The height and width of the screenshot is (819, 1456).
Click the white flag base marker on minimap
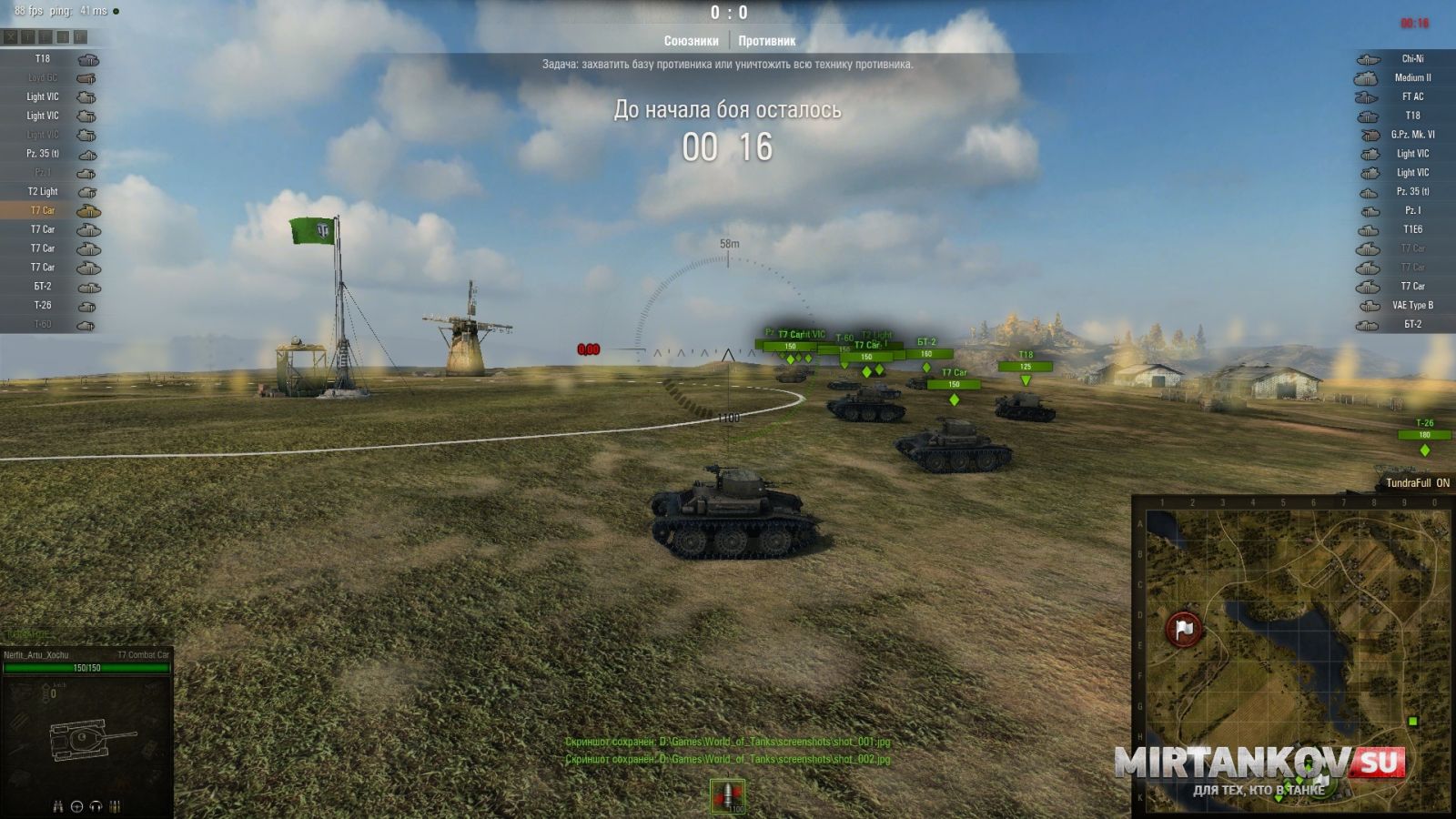click(1183, 628)
